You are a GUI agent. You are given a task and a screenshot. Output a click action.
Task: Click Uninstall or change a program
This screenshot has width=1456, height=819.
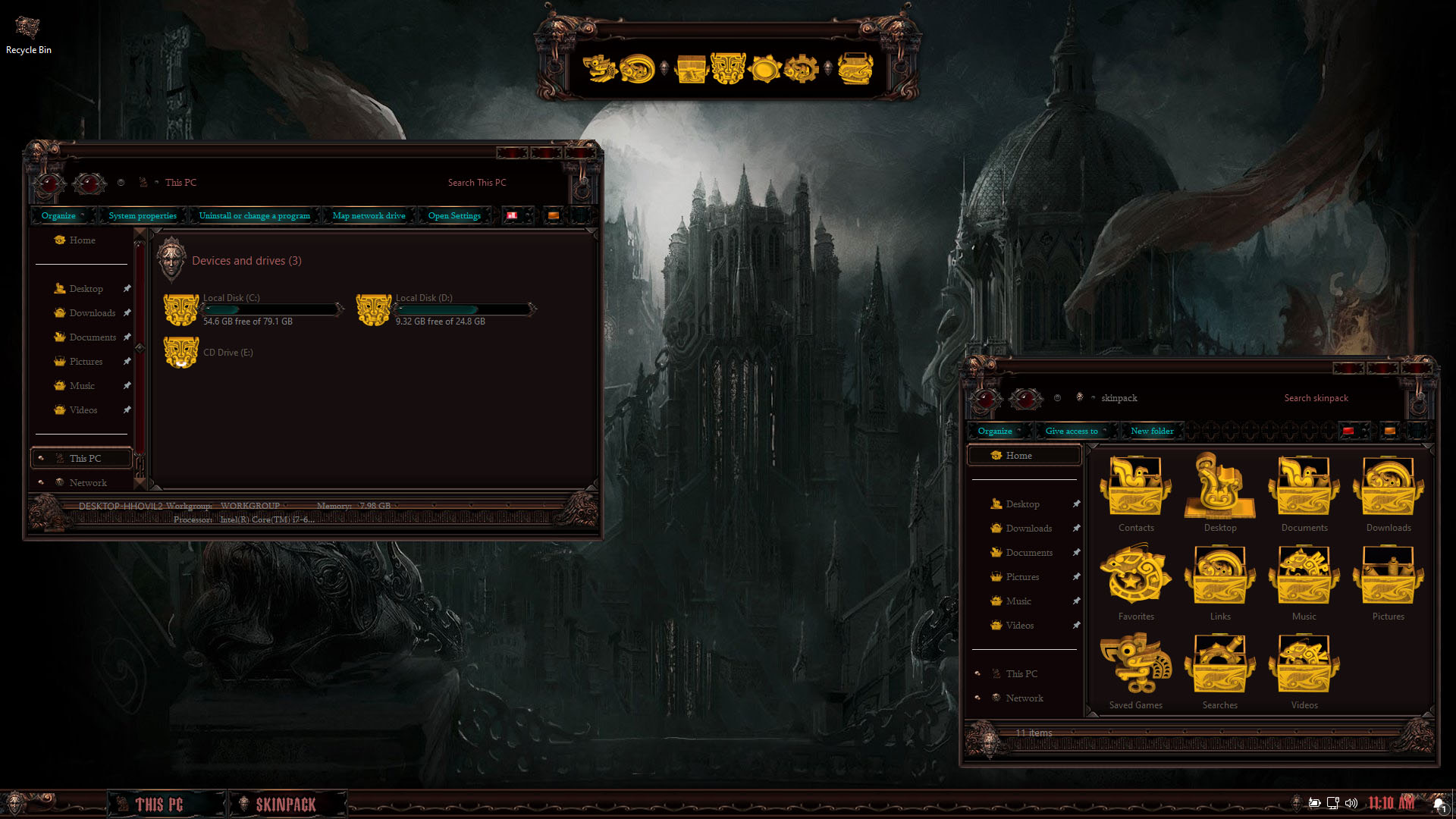tap(254, 215)
